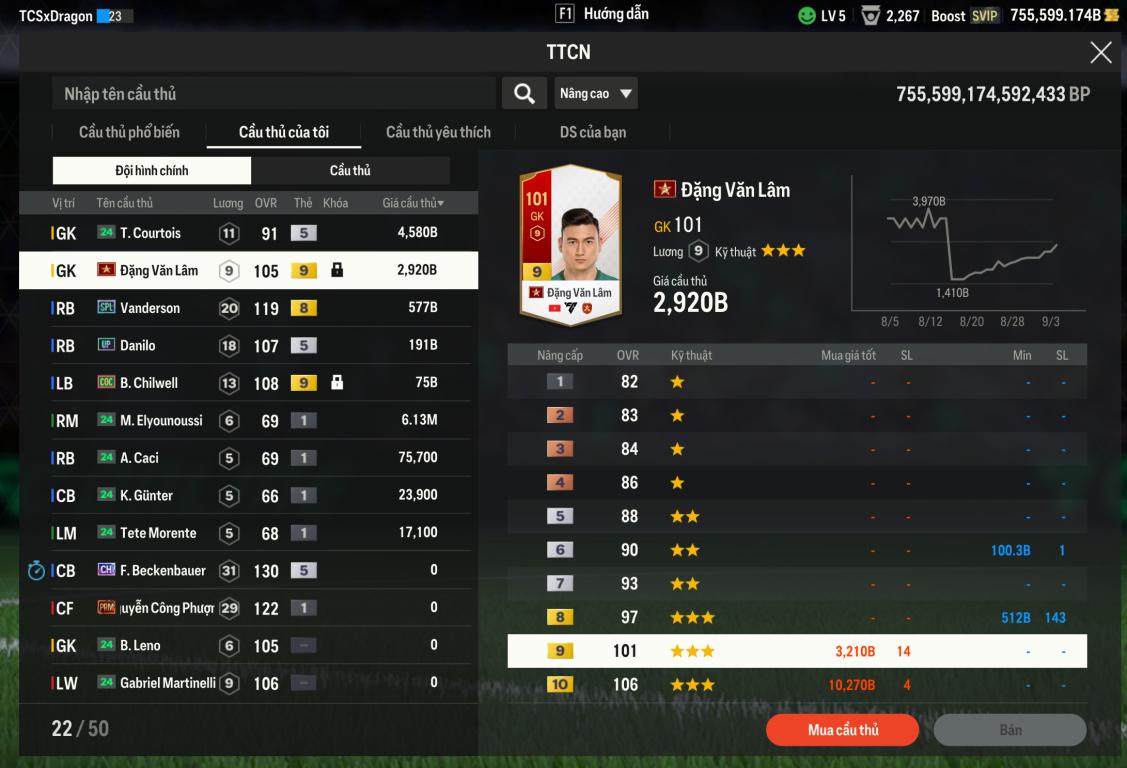Screen dimensions: 1127x768
Task: Choose upgrade level 8 row
Action: 797,618
